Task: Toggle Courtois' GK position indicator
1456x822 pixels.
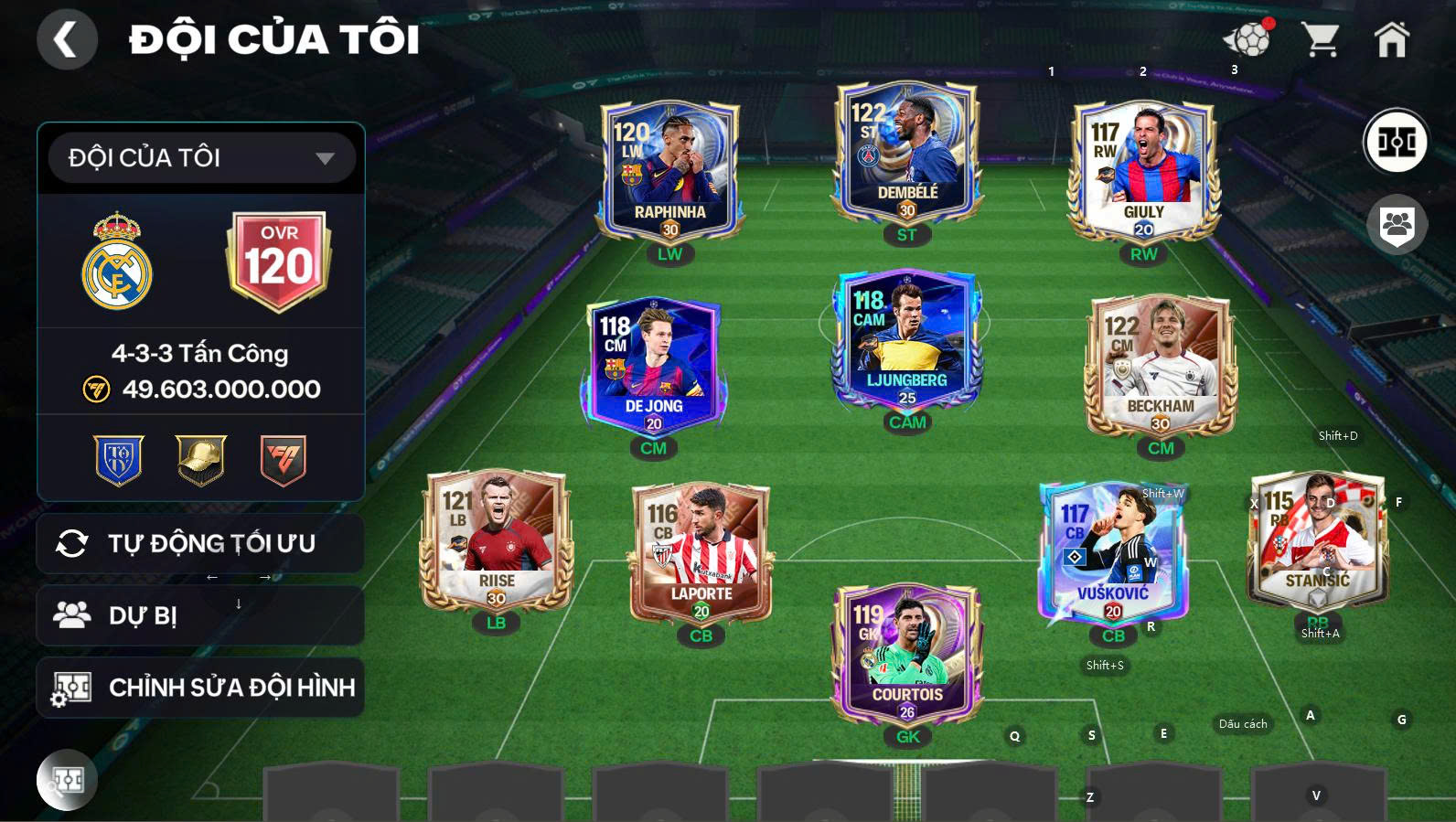Action: [906, 734]
